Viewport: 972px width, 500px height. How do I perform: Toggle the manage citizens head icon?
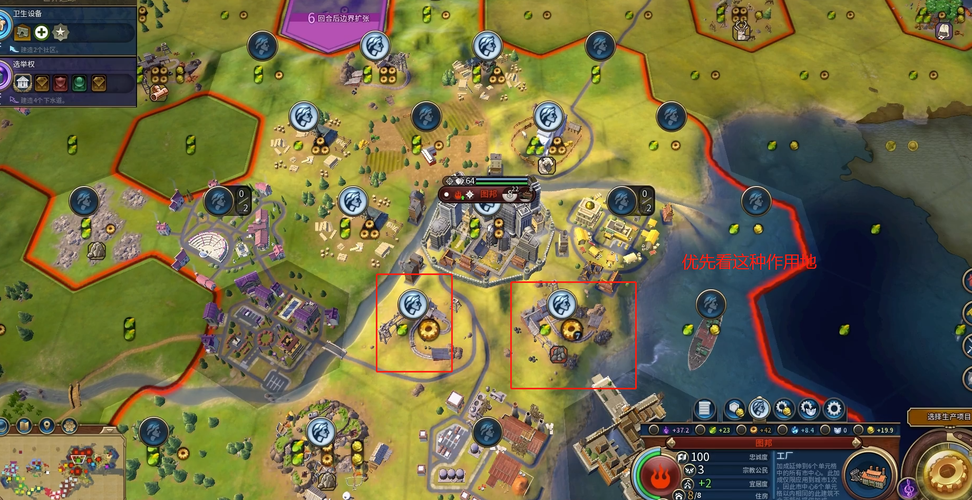pos(760,410)
